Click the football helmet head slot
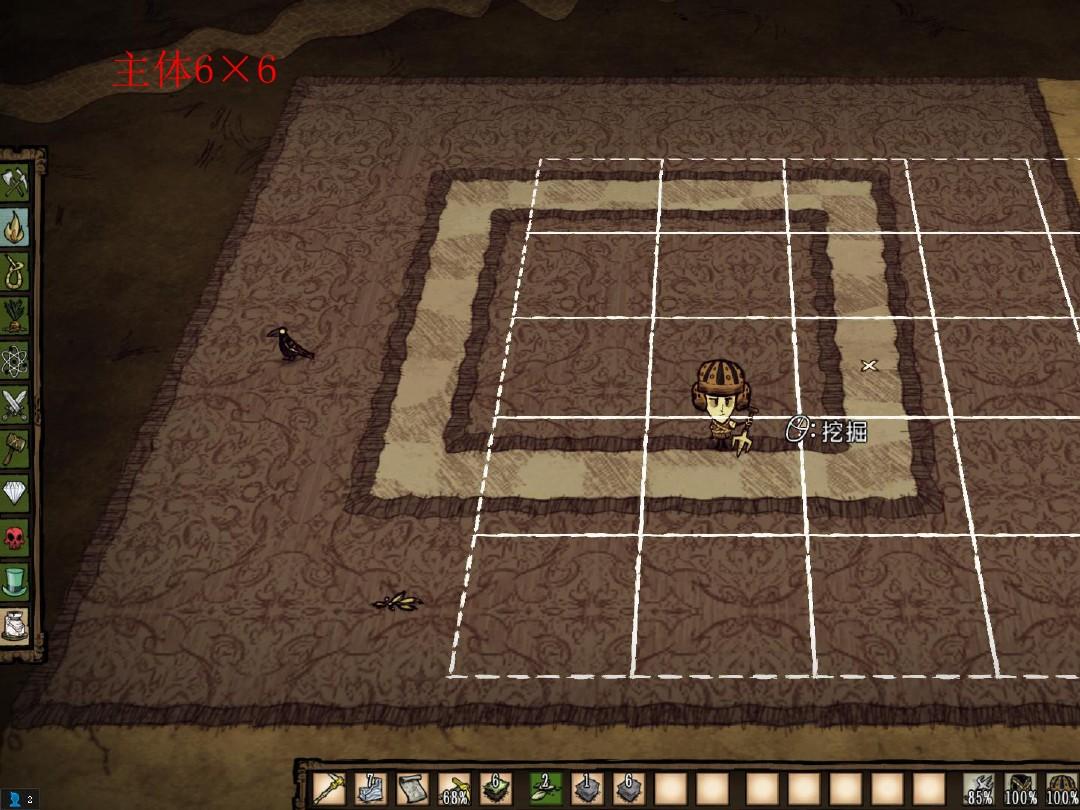Screen dimensions: 1080x810 click(x=1061, y=788)
